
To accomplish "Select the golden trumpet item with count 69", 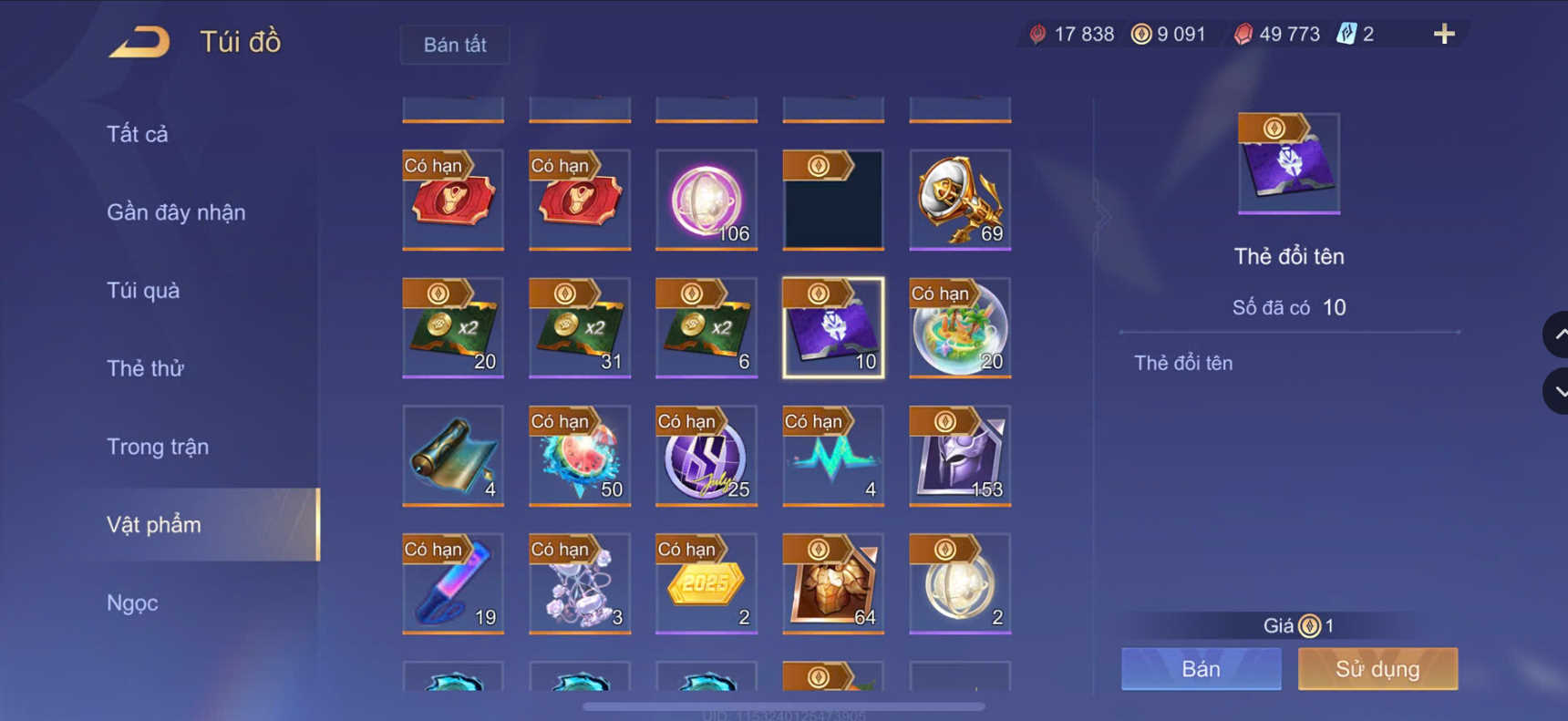I will [959, 199].
